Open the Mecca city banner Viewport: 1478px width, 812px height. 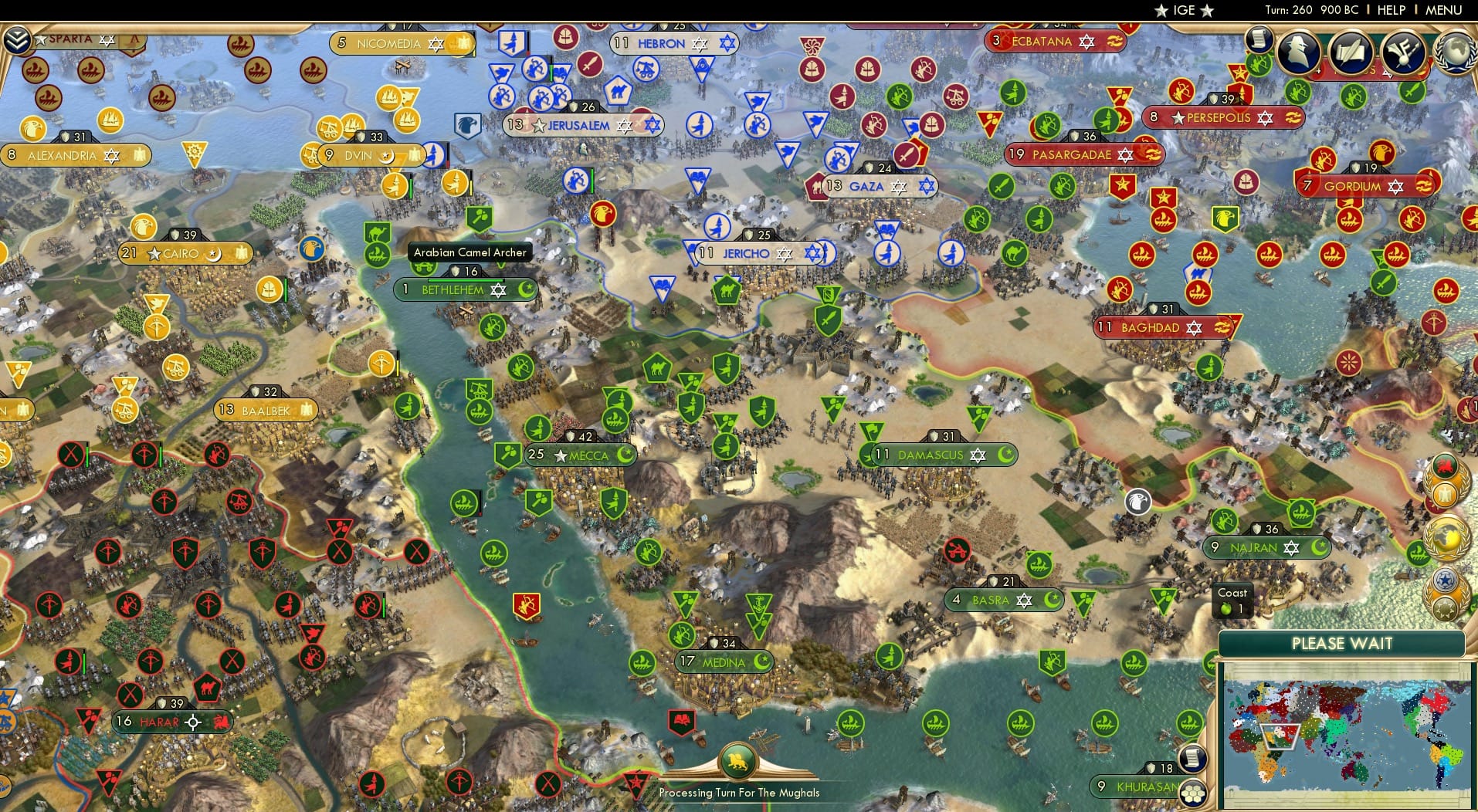pos(581,455)
